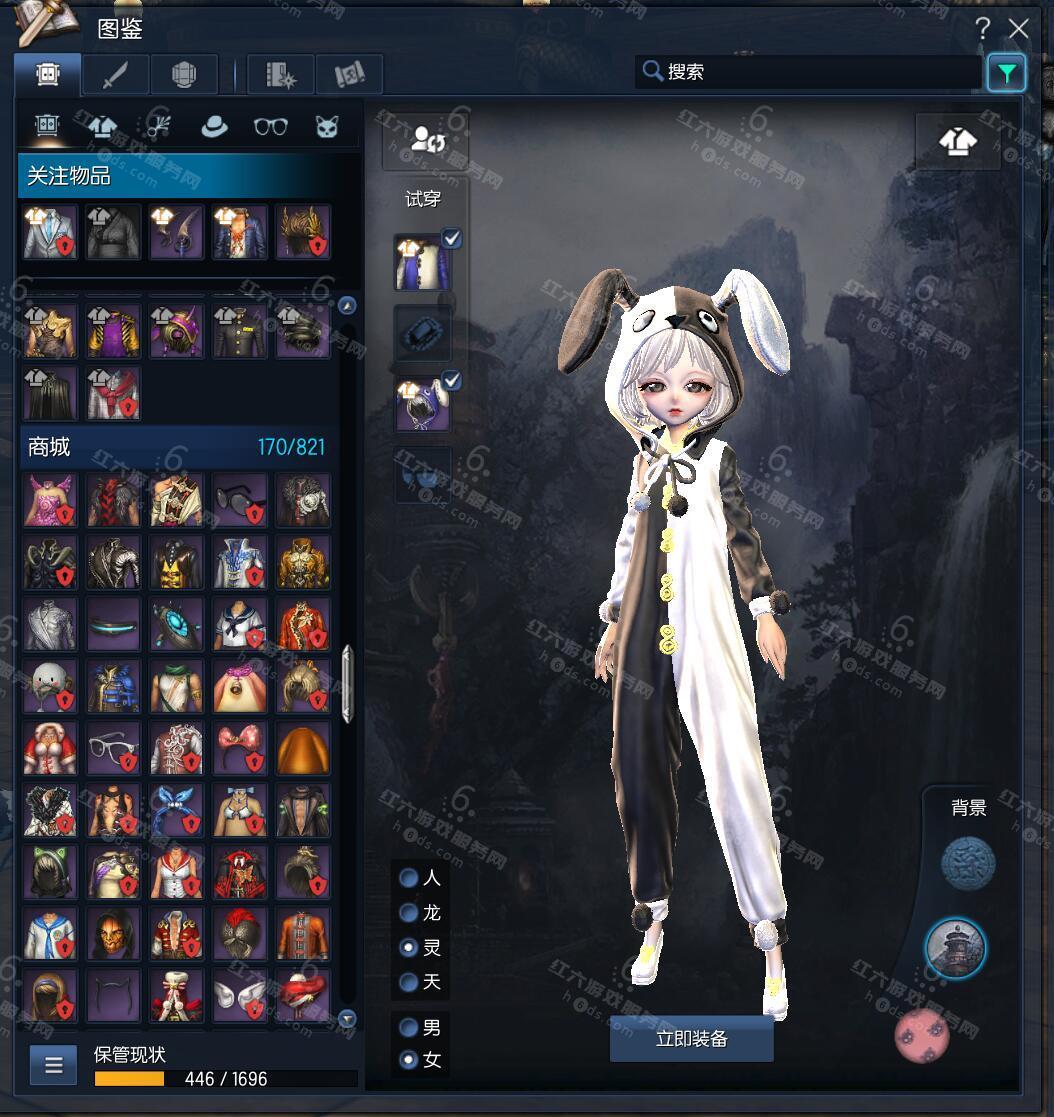Select the glasses category tab
1054x1117 pixels.
tap(270, 126)
